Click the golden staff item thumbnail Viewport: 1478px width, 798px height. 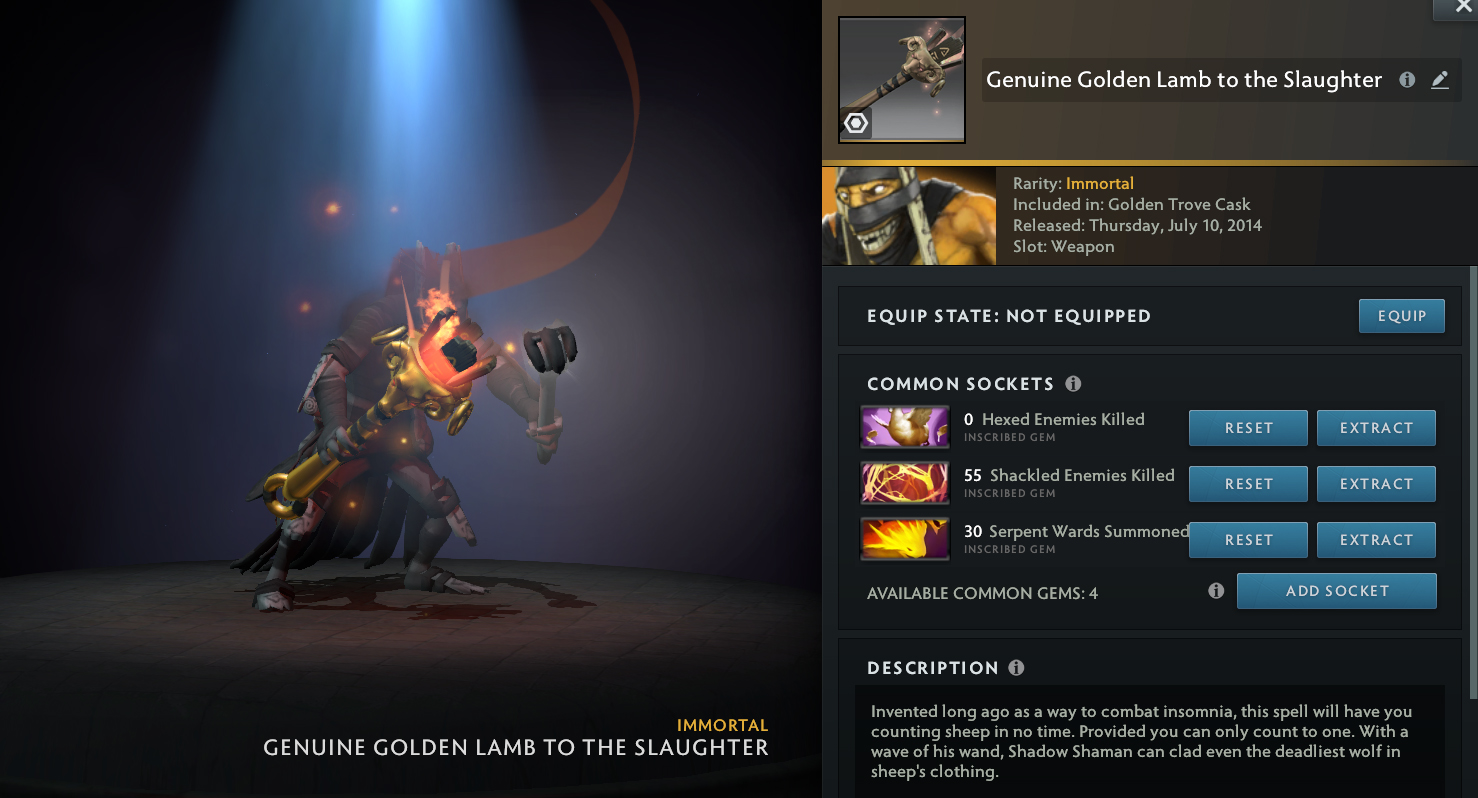pyautogui.click(x=901, y=80)
